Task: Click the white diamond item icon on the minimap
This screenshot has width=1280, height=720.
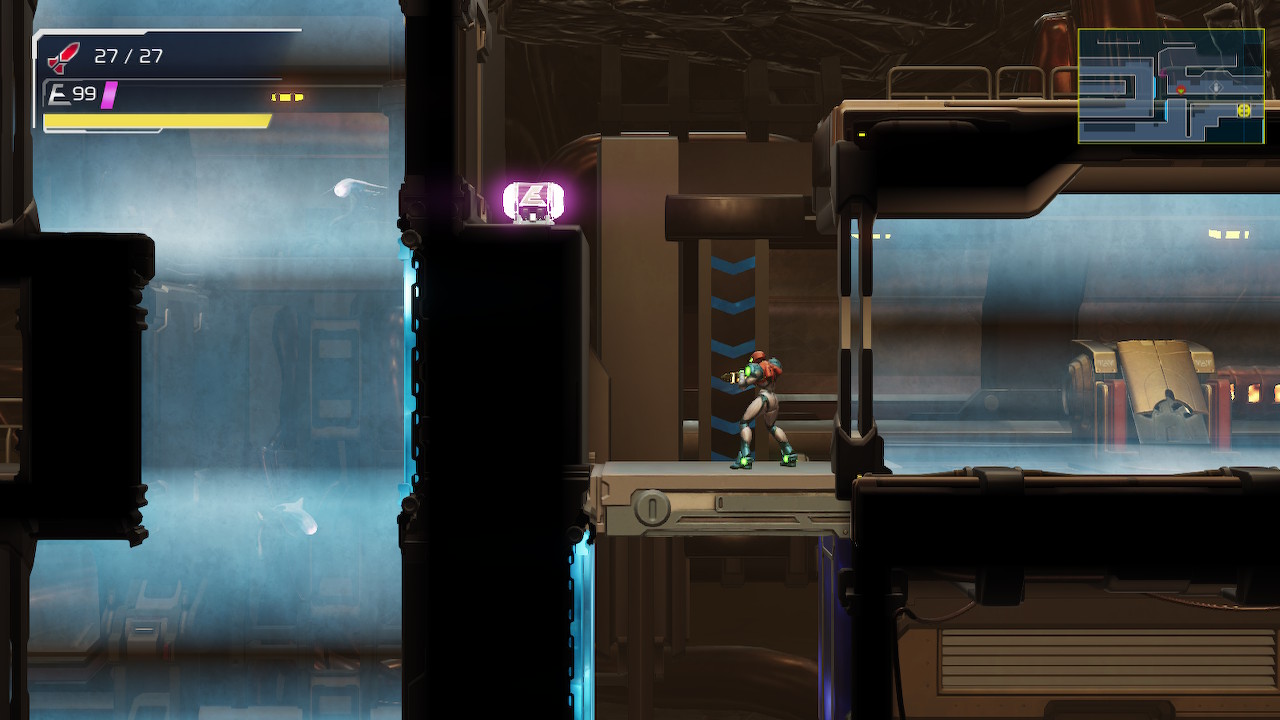Action: point(1215,87)
